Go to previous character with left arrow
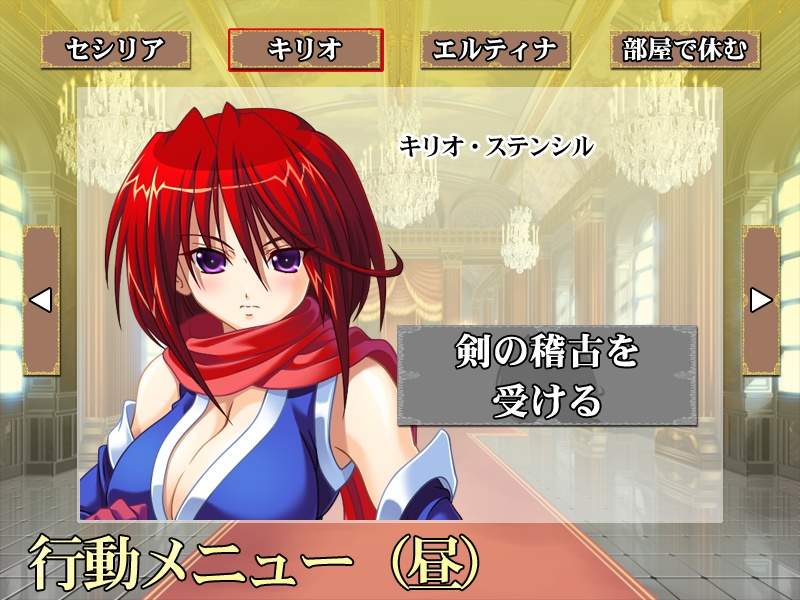The height and width of the screenshot is (600, 800). [41, 299]
